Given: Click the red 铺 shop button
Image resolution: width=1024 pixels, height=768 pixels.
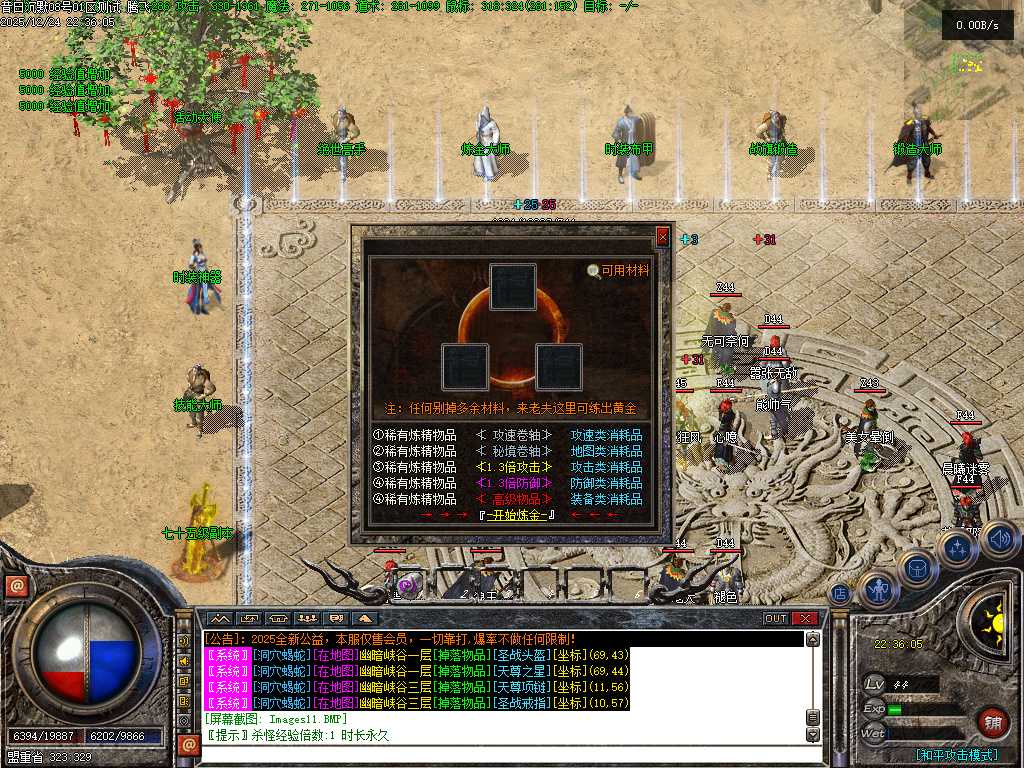Looking at the screenshot, I should [x=994, y=722].
